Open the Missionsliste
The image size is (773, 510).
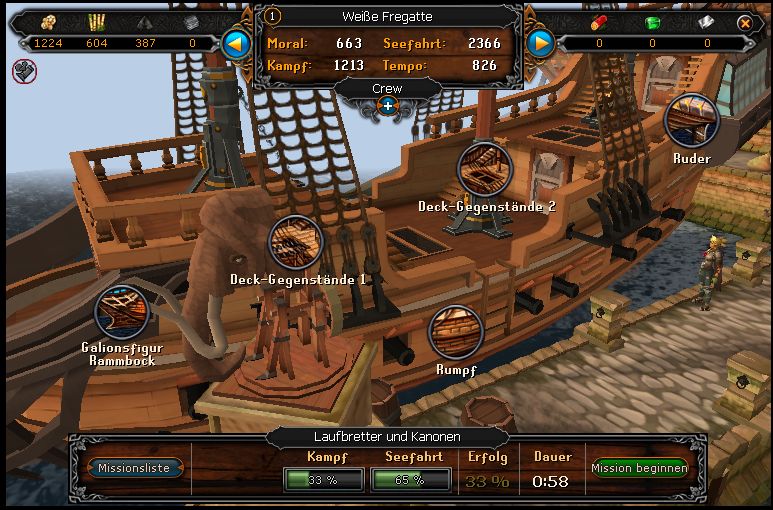click(135, 468)
